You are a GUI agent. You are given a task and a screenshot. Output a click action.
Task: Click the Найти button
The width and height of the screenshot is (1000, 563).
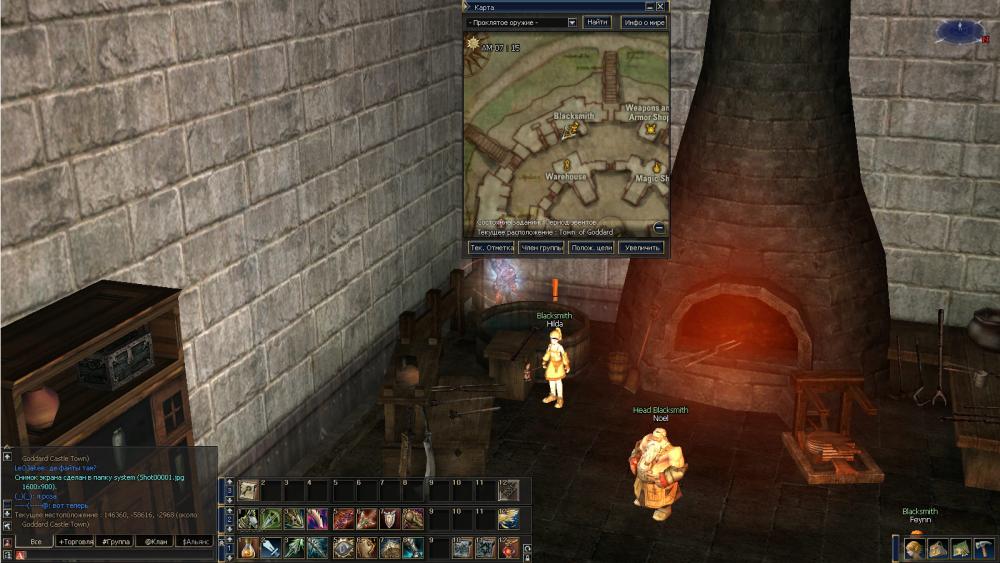pyautogui.click(x=597, y=22)
